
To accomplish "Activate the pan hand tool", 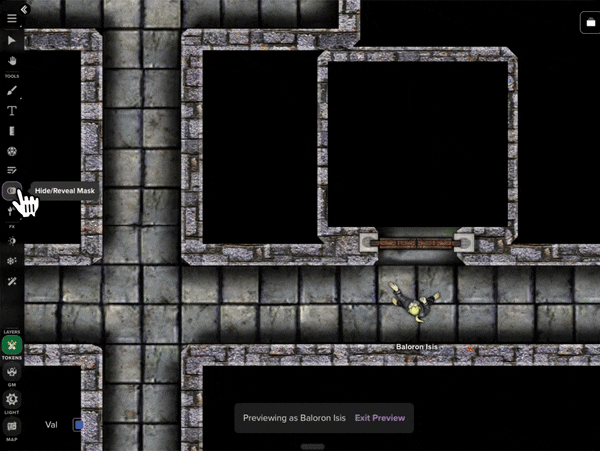I will [12, 60].
